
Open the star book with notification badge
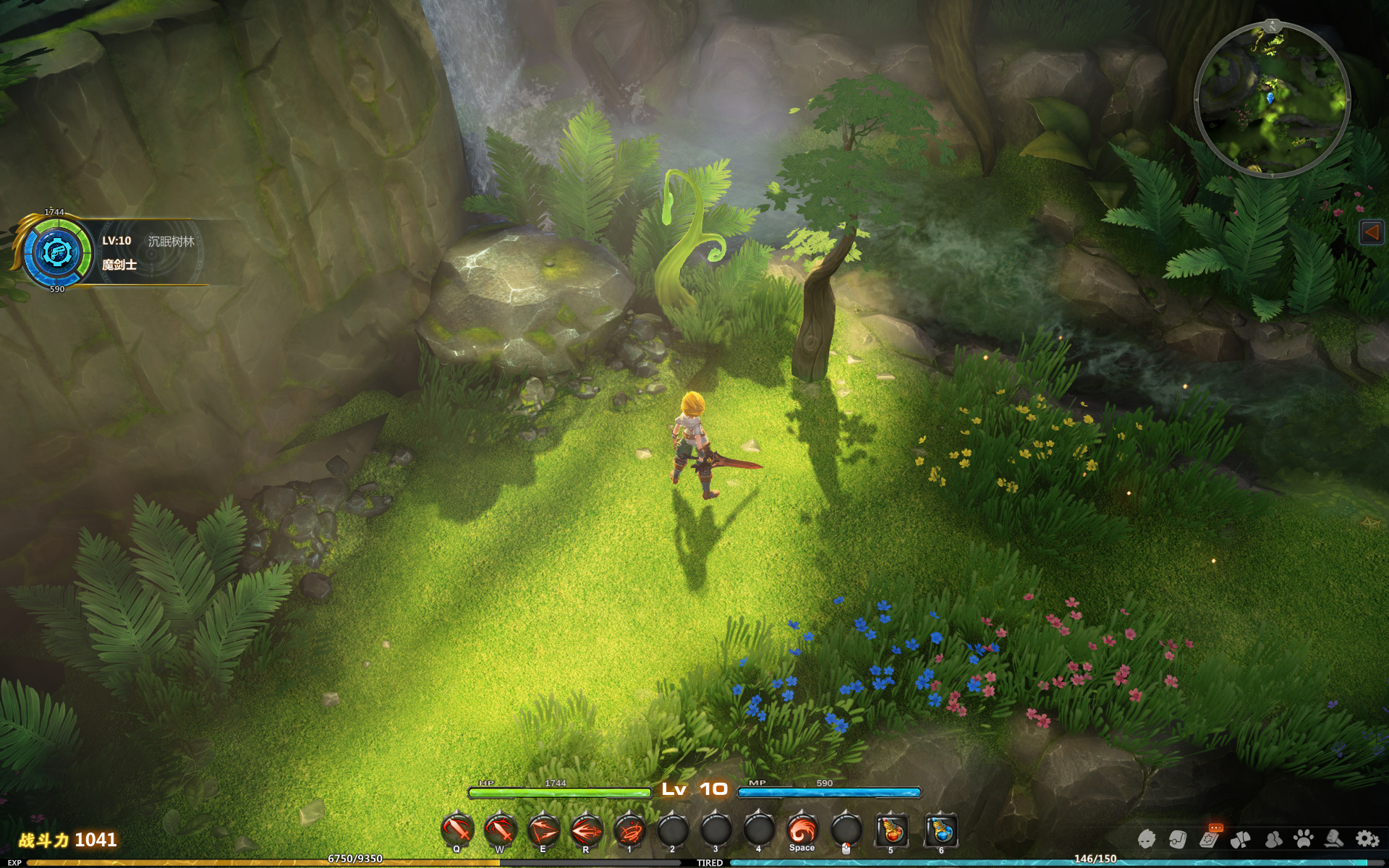[1209, 839]
